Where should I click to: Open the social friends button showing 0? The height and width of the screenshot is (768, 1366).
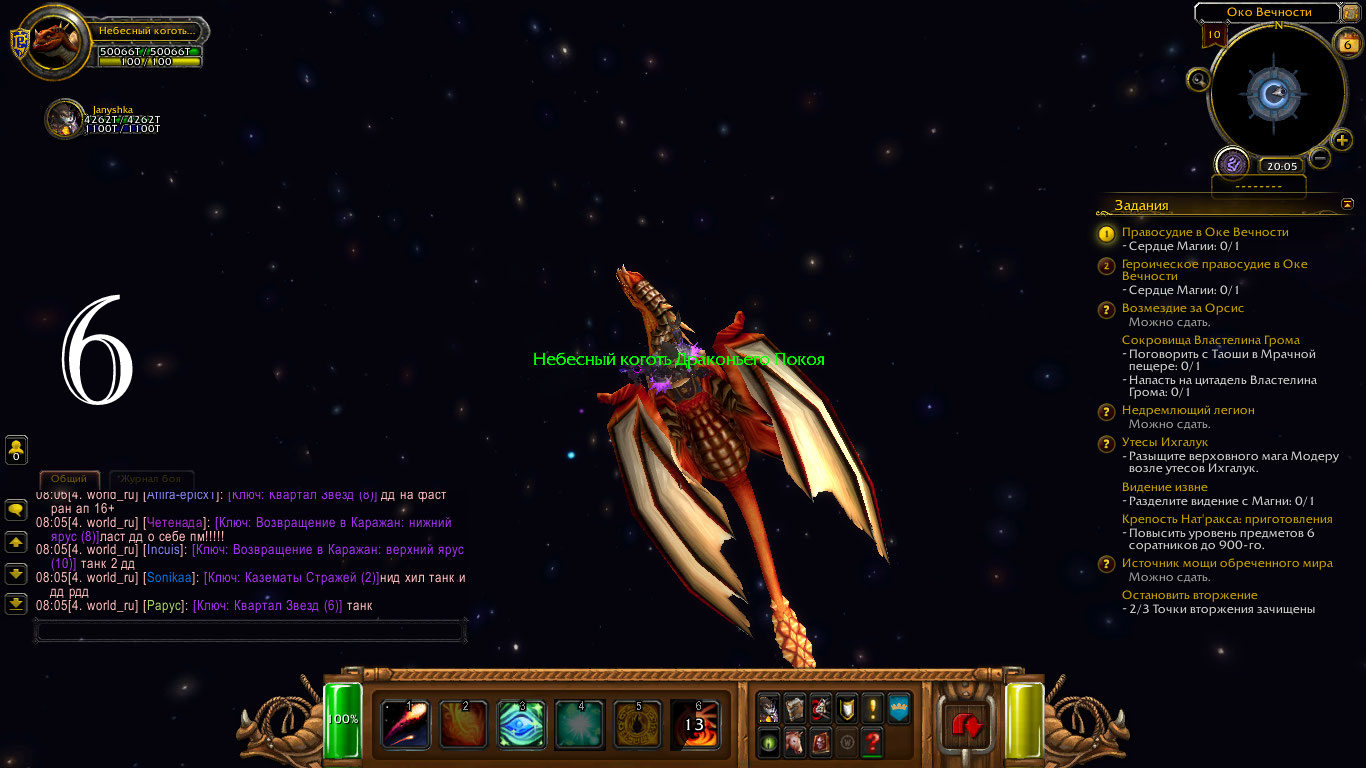[16, 449]
